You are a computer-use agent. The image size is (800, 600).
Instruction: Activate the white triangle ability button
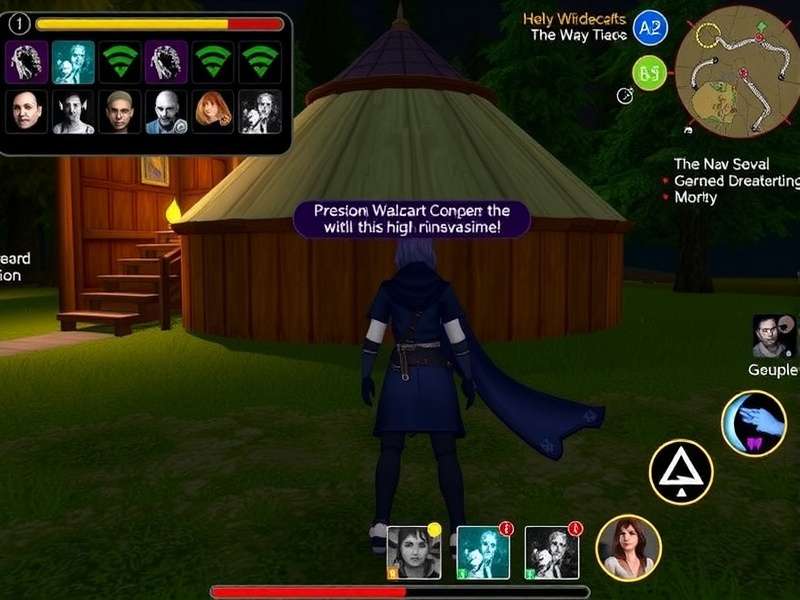(681, 472)
